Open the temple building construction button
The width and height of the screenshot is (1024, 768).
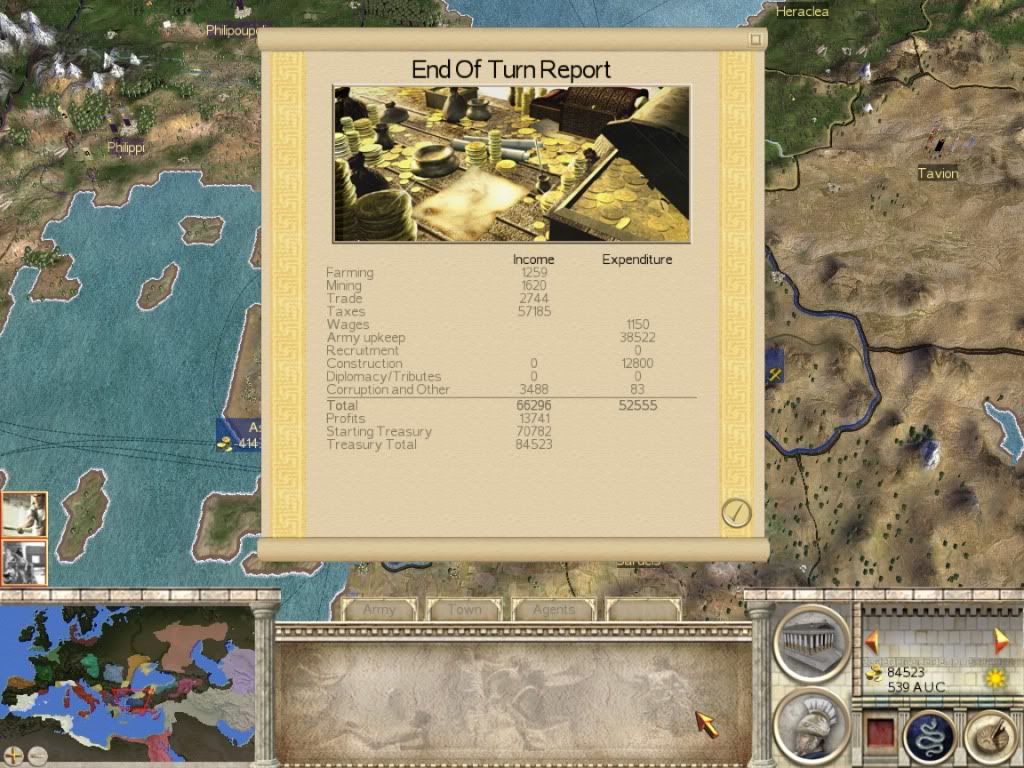point(811,642)
